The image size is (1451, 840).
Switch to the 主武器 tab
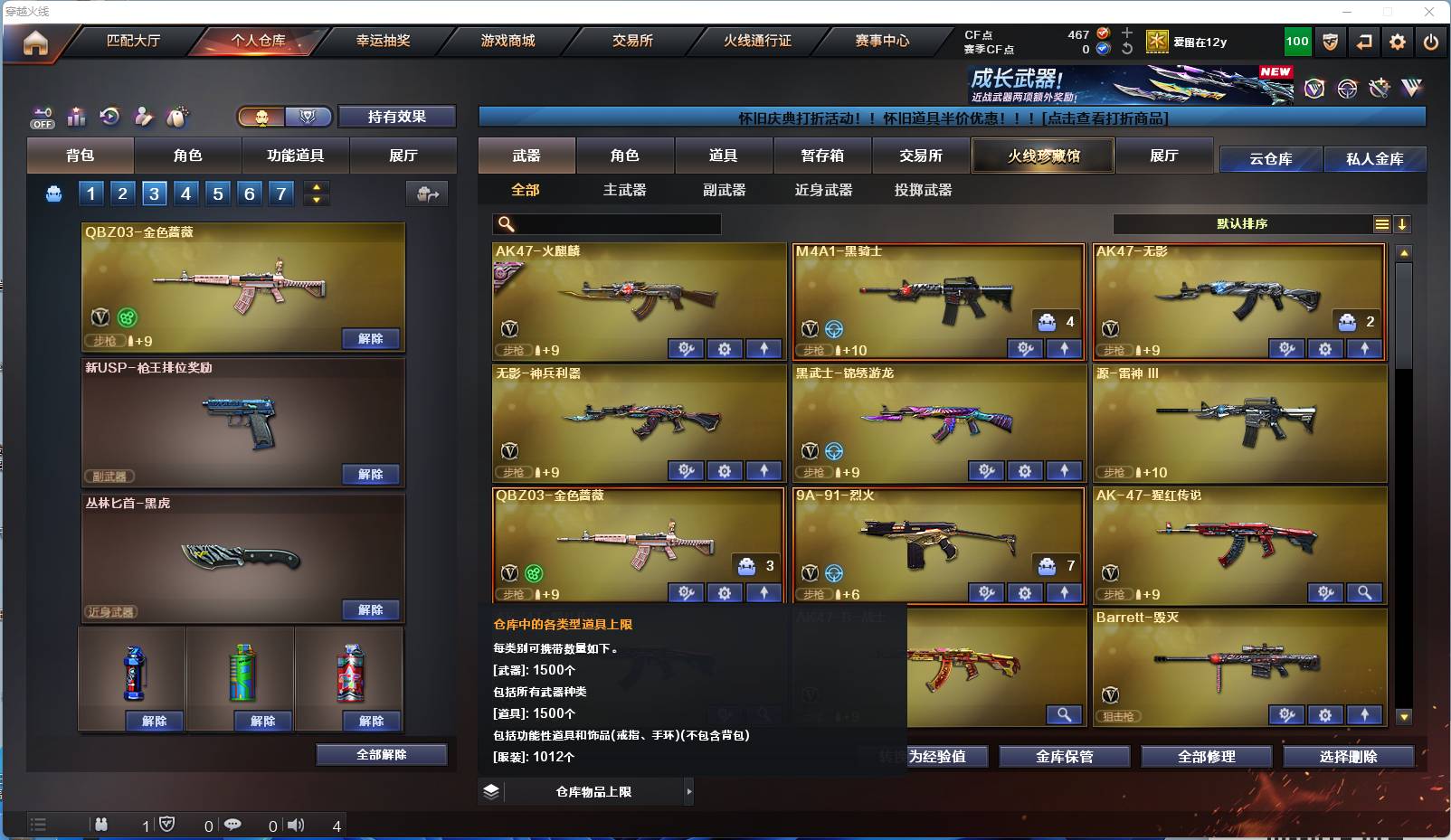click(623, 190)
